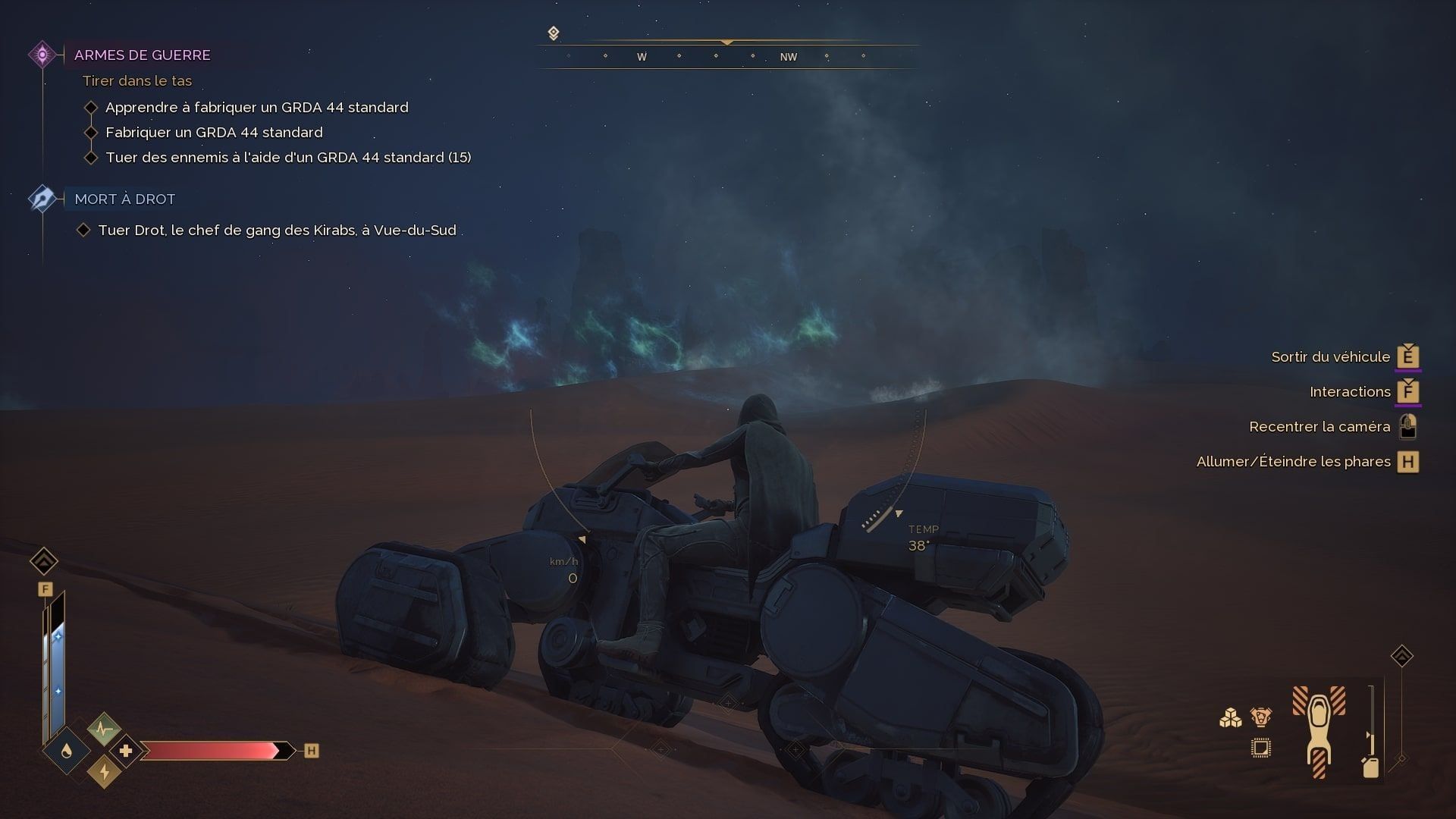Click the blue Mort à Drot quest icon
This screenshot has width=1456, height=819.
(x=42, y=199)
